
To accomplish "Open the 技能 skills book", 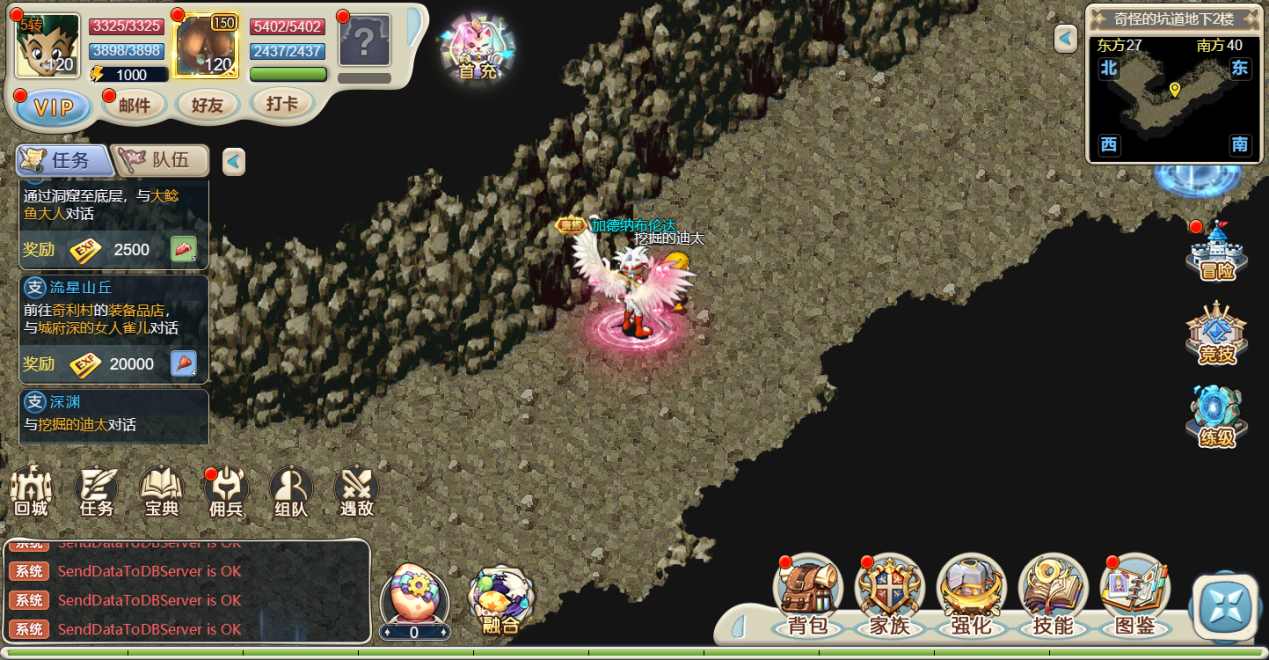I will pos(1053,596).
